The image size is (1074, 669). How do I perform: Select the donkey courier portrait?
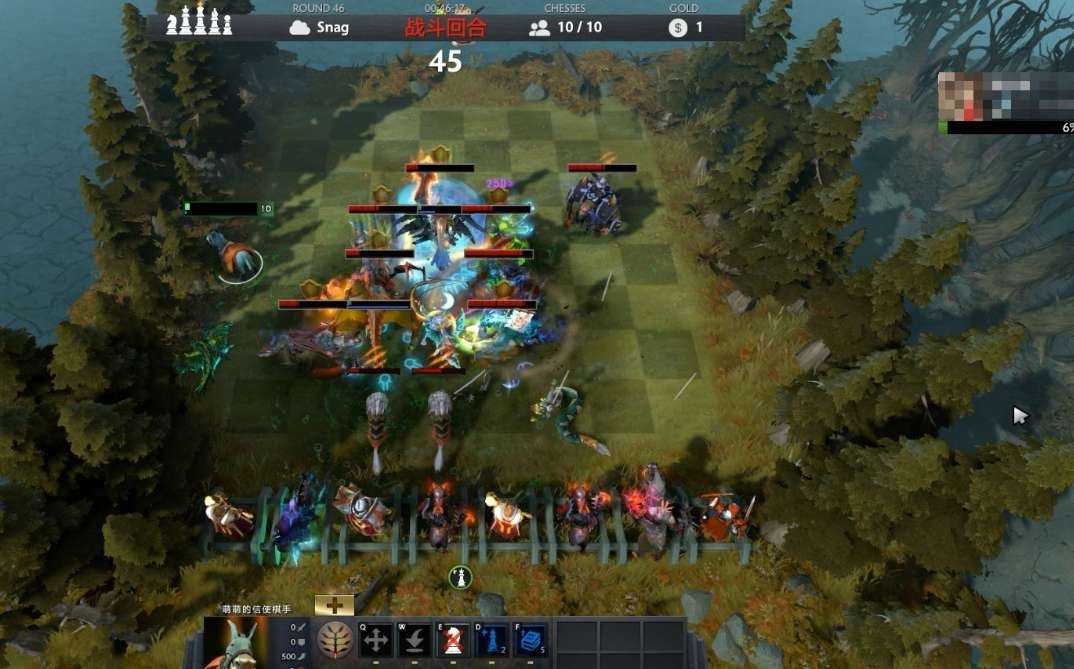(x=236, y=642)
